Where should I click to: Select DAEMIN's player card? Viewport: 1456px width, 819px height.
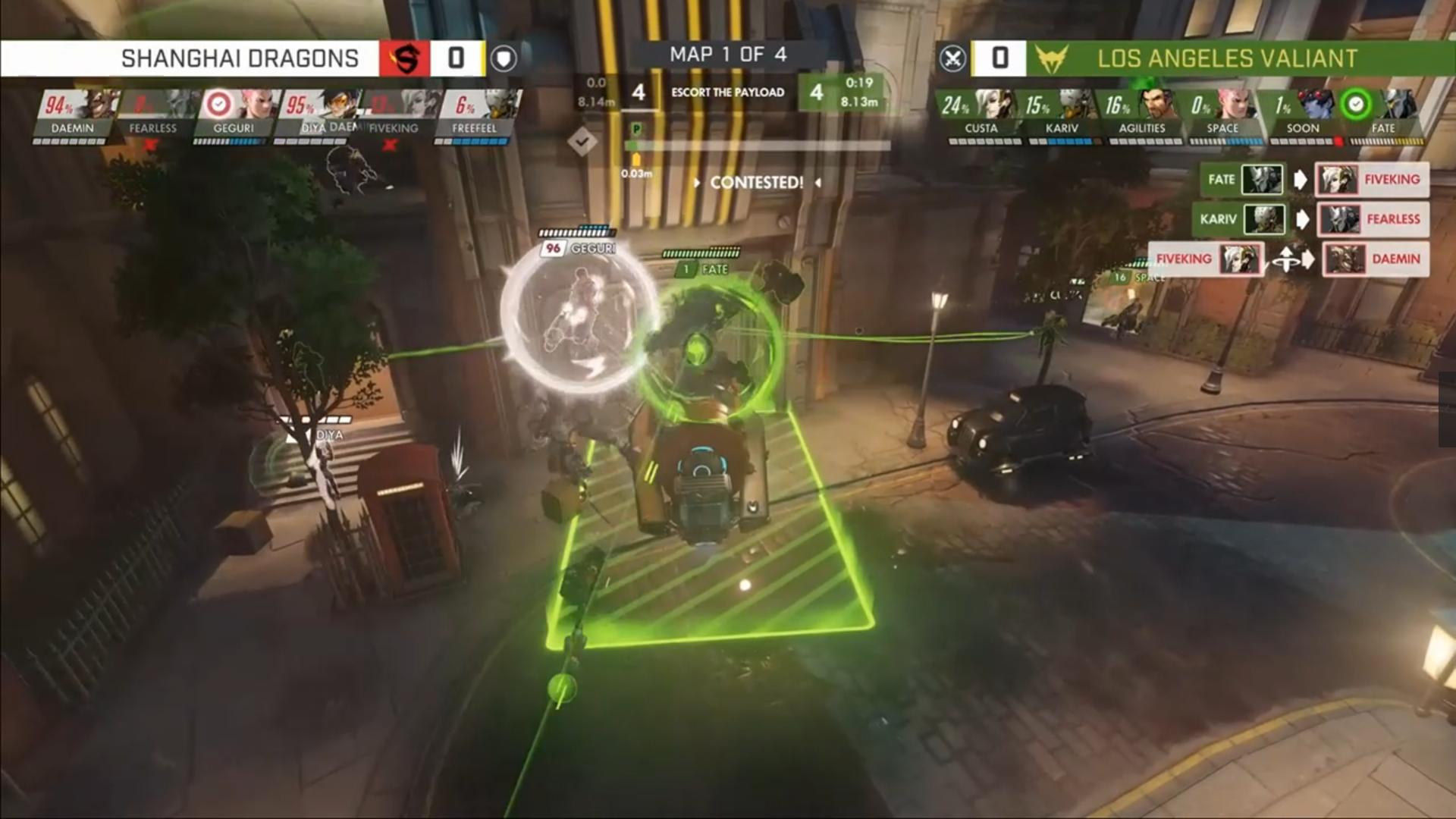[x=74, y=114]
